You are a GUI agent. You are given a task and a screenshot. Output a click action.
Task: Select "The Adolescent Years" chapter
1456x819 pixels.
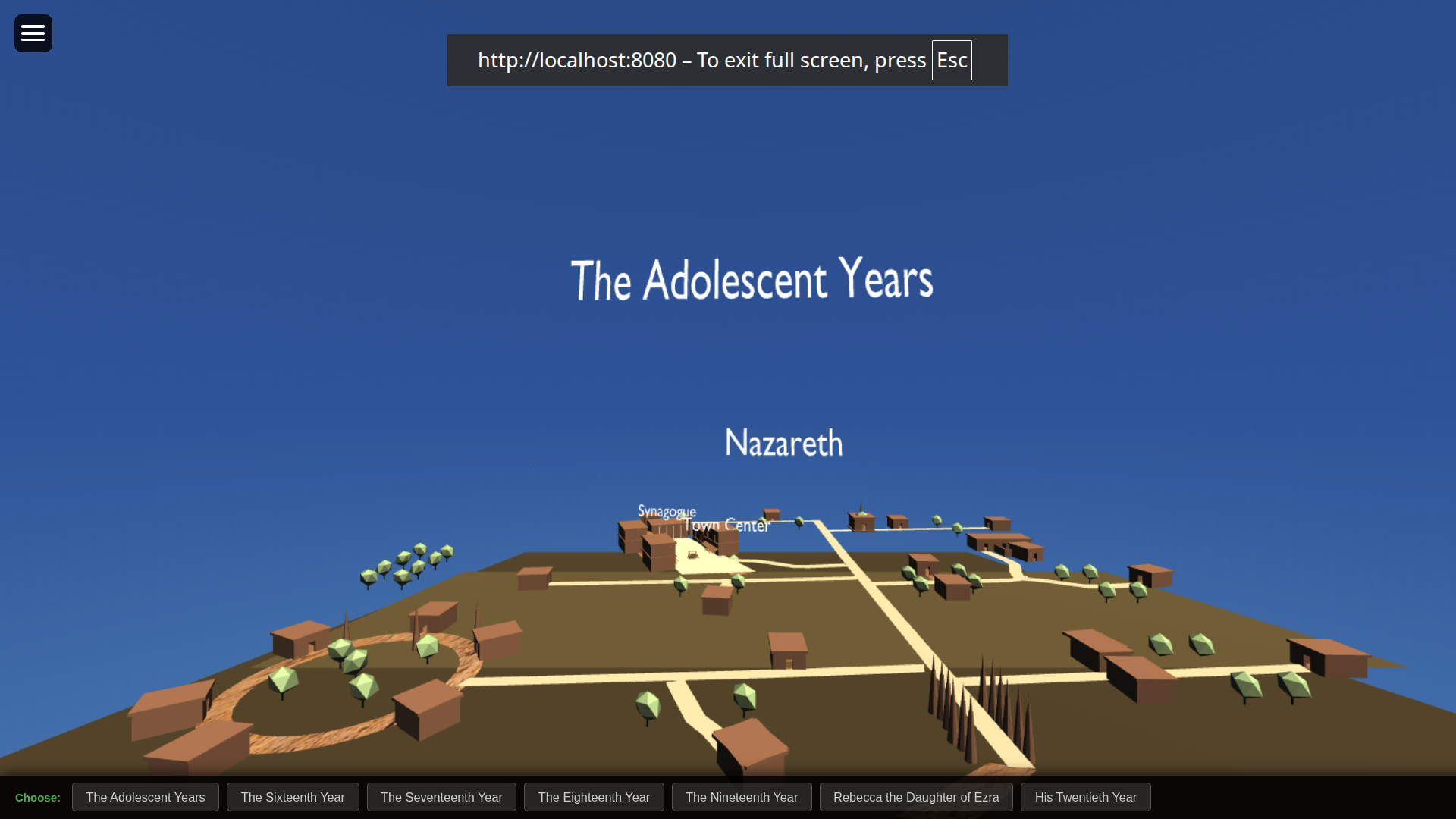145,797
